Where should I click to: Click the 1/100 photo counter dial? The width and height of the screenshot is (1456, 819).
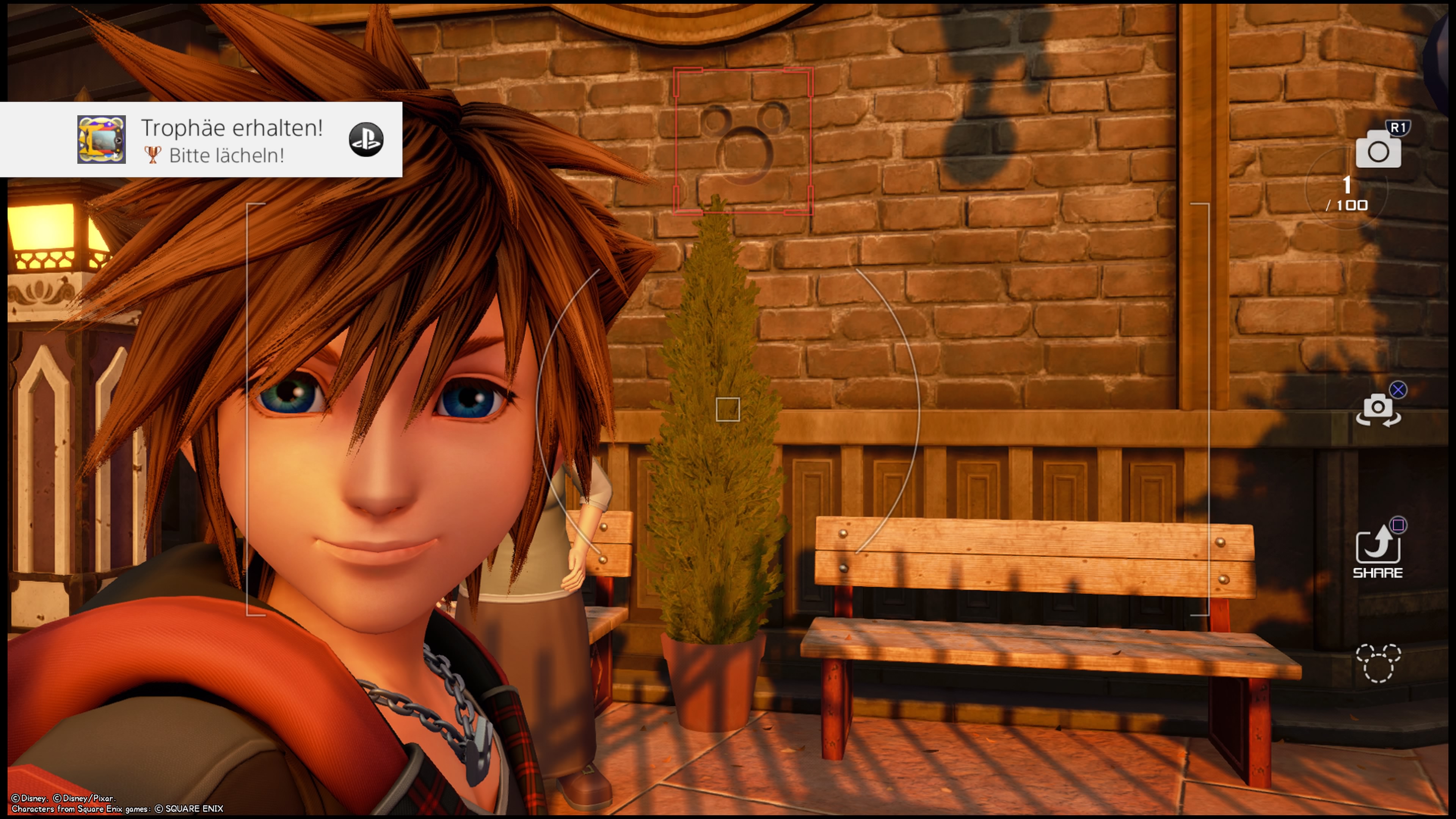click(x=1347, y=195)
